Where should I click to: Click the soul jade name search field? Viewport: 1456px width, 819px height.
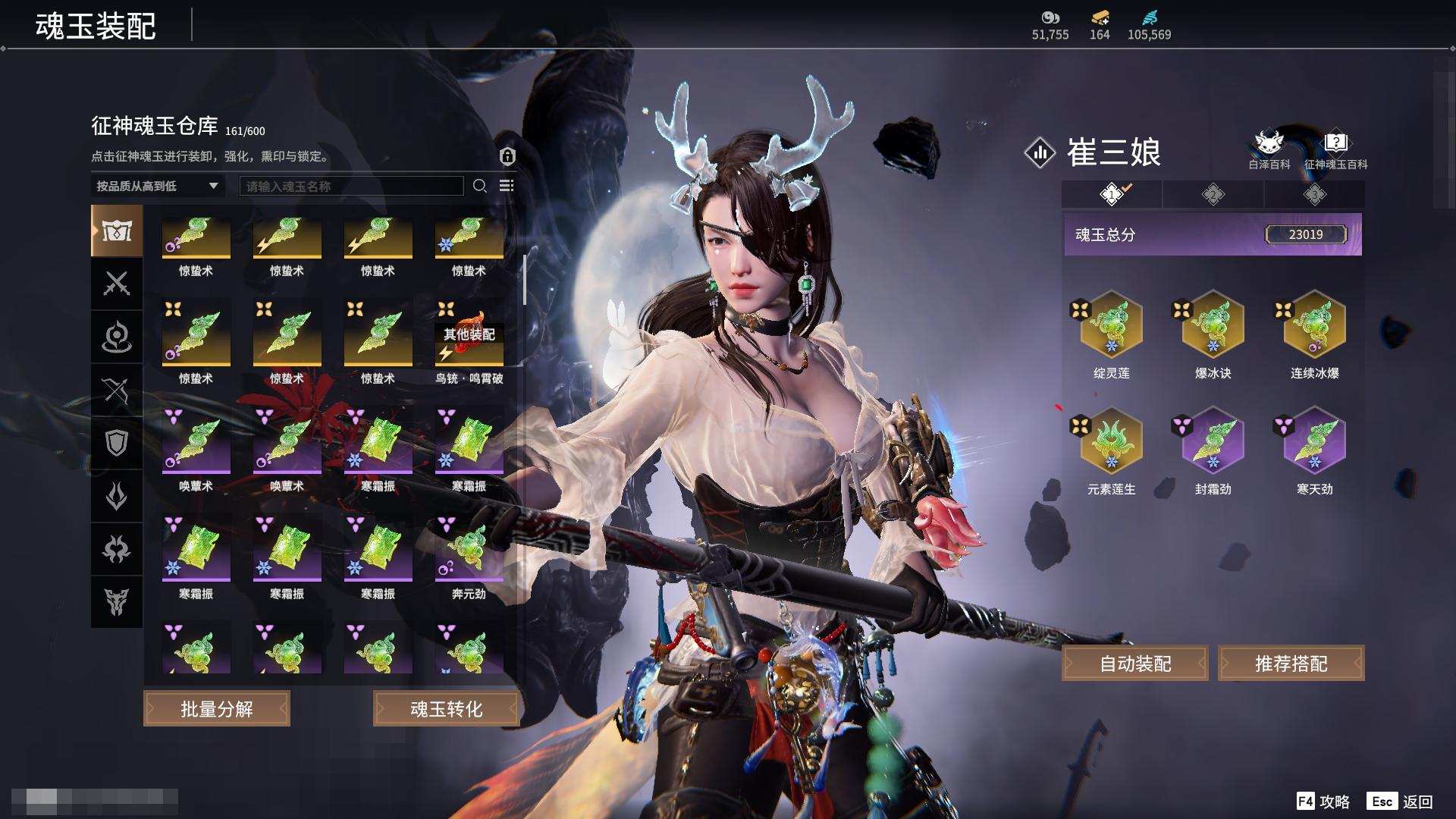pyautogui.click(x=351, y=186)
